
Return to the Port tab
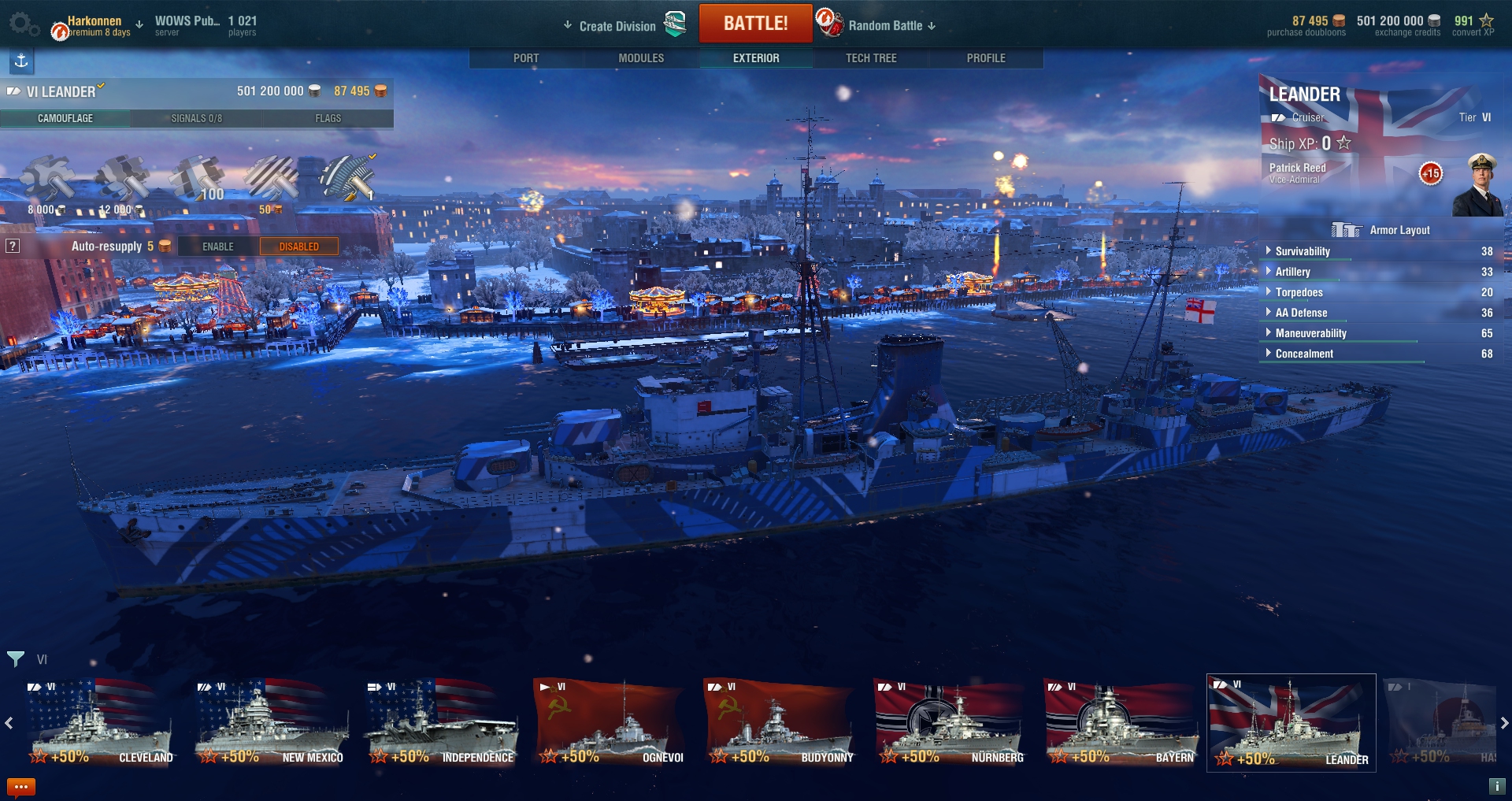(x=526, y=58)
